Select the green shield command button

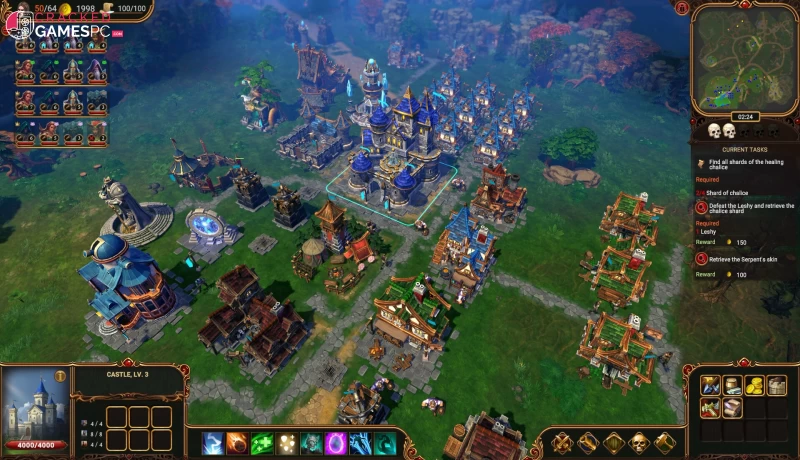[614, 443]
